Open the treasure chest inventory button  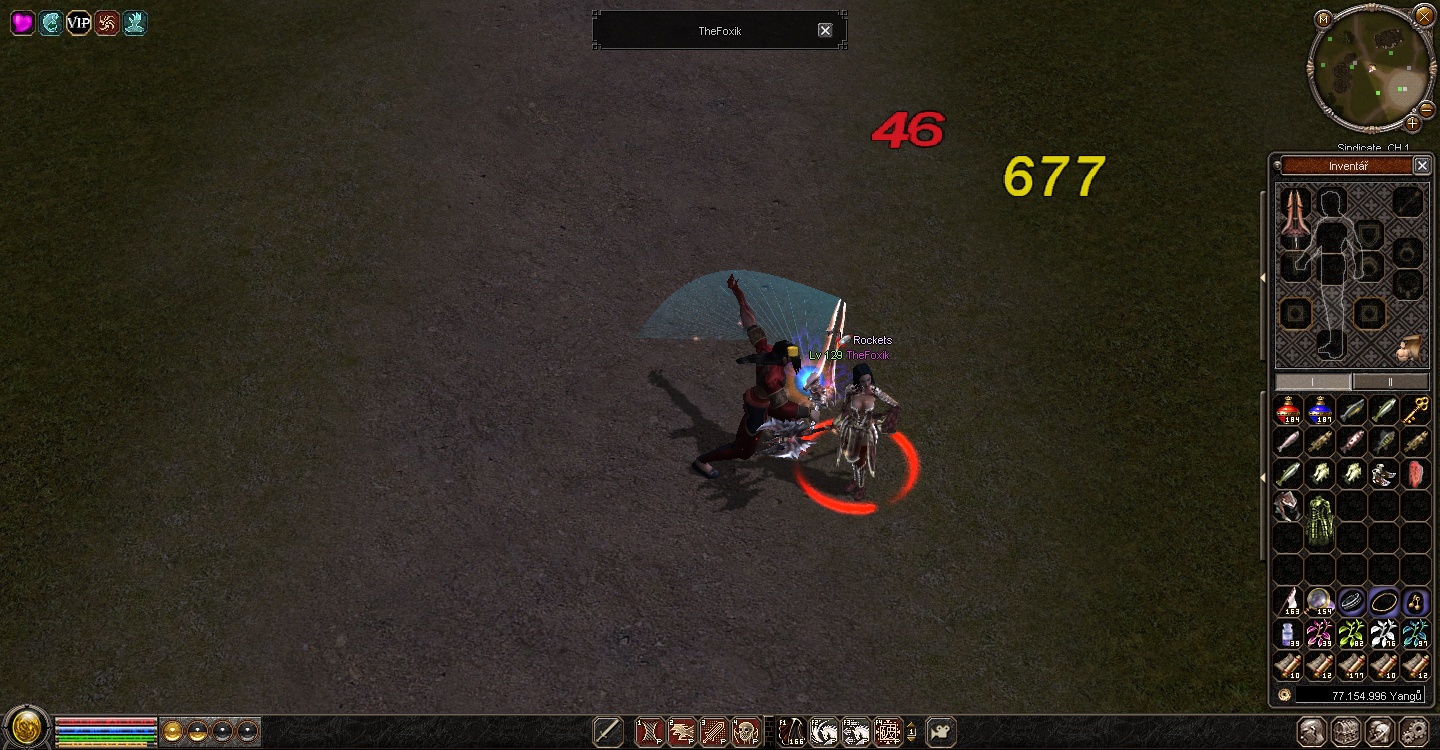tap(1346, 731)
